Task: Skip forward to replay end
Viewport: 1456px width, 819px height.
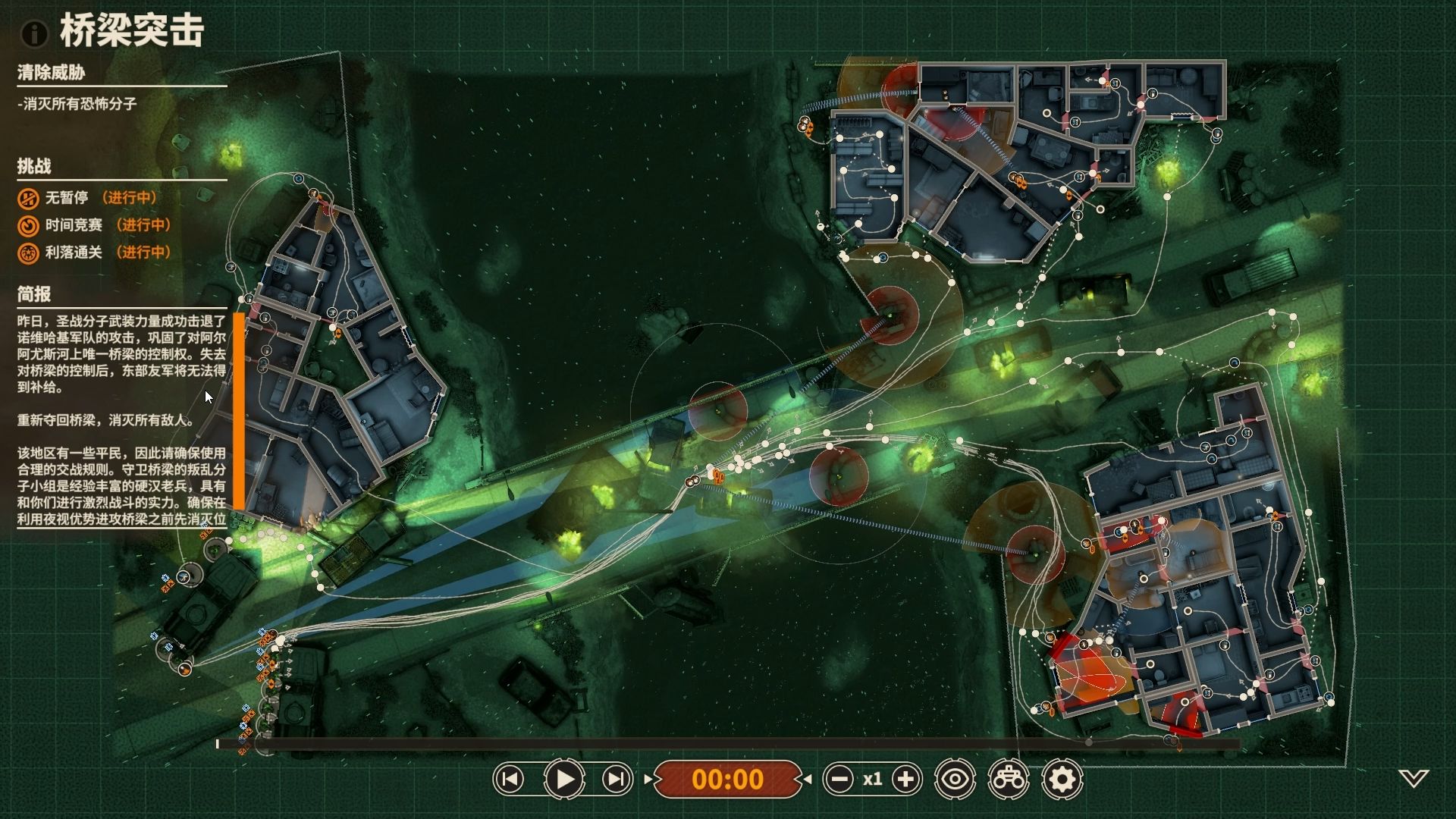Action: (x=617, y=779)
